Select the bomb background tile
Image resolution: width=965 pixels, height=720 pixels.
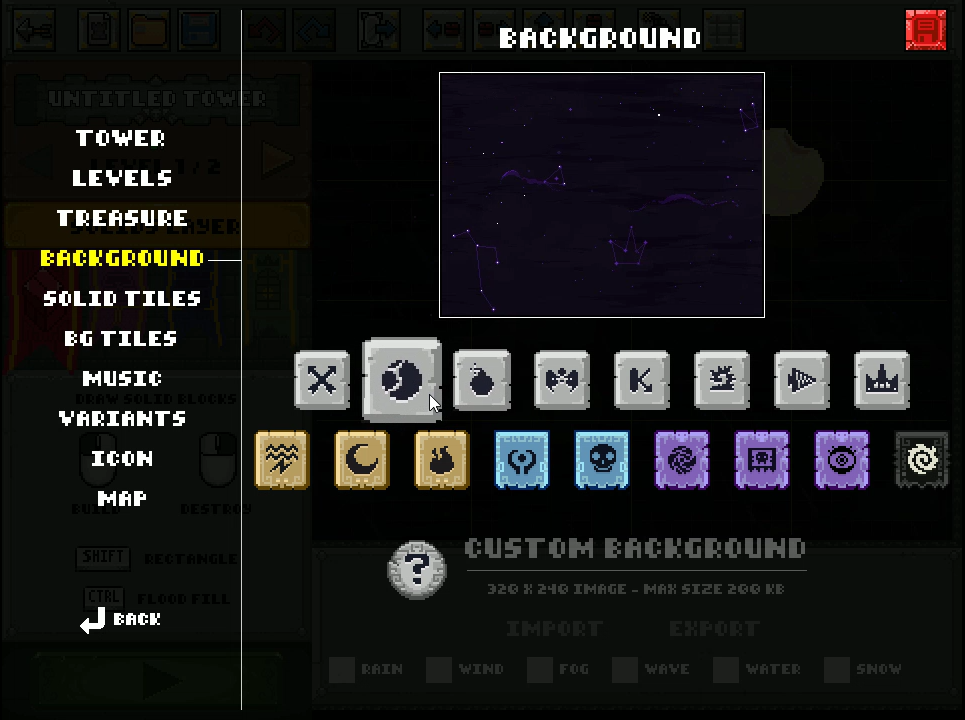pyautogui.click(x=482, y=380)
